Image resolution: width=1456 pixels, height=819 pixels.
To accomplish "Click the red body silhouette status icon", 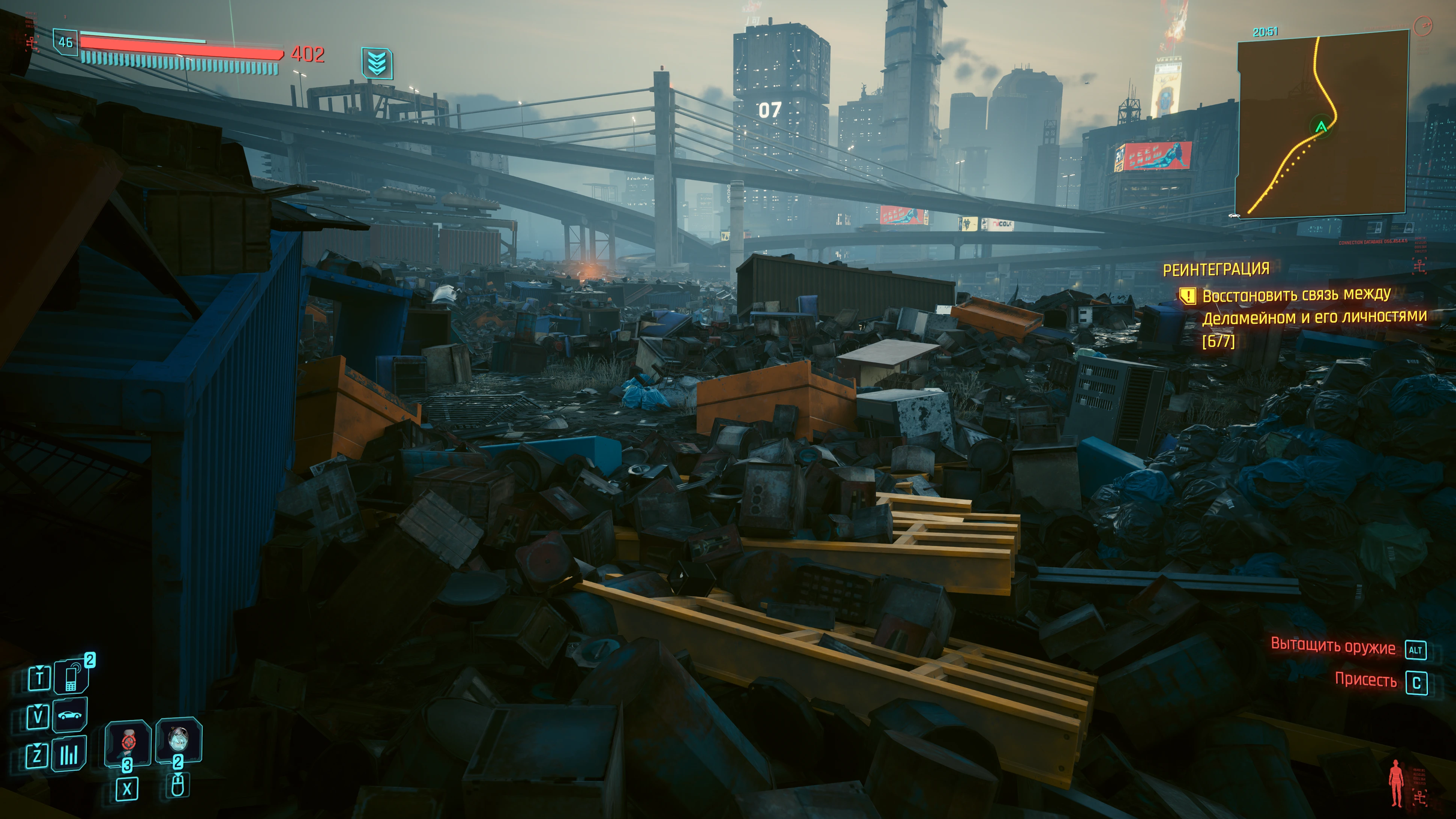I will pyautogui.click(x=1396, y=783).
